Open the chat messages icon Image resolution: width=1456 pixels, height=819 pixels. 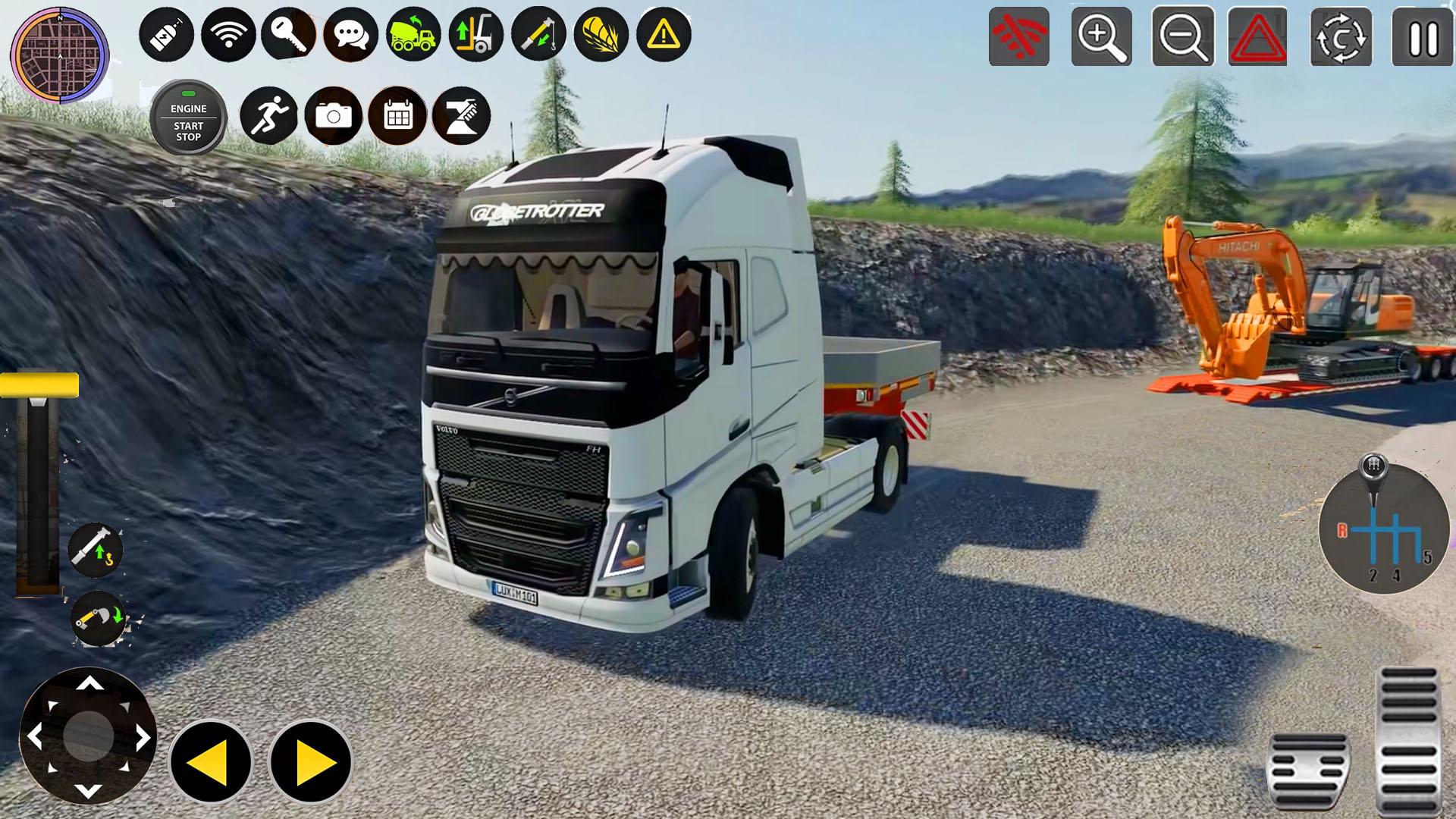tap(350, 33)
